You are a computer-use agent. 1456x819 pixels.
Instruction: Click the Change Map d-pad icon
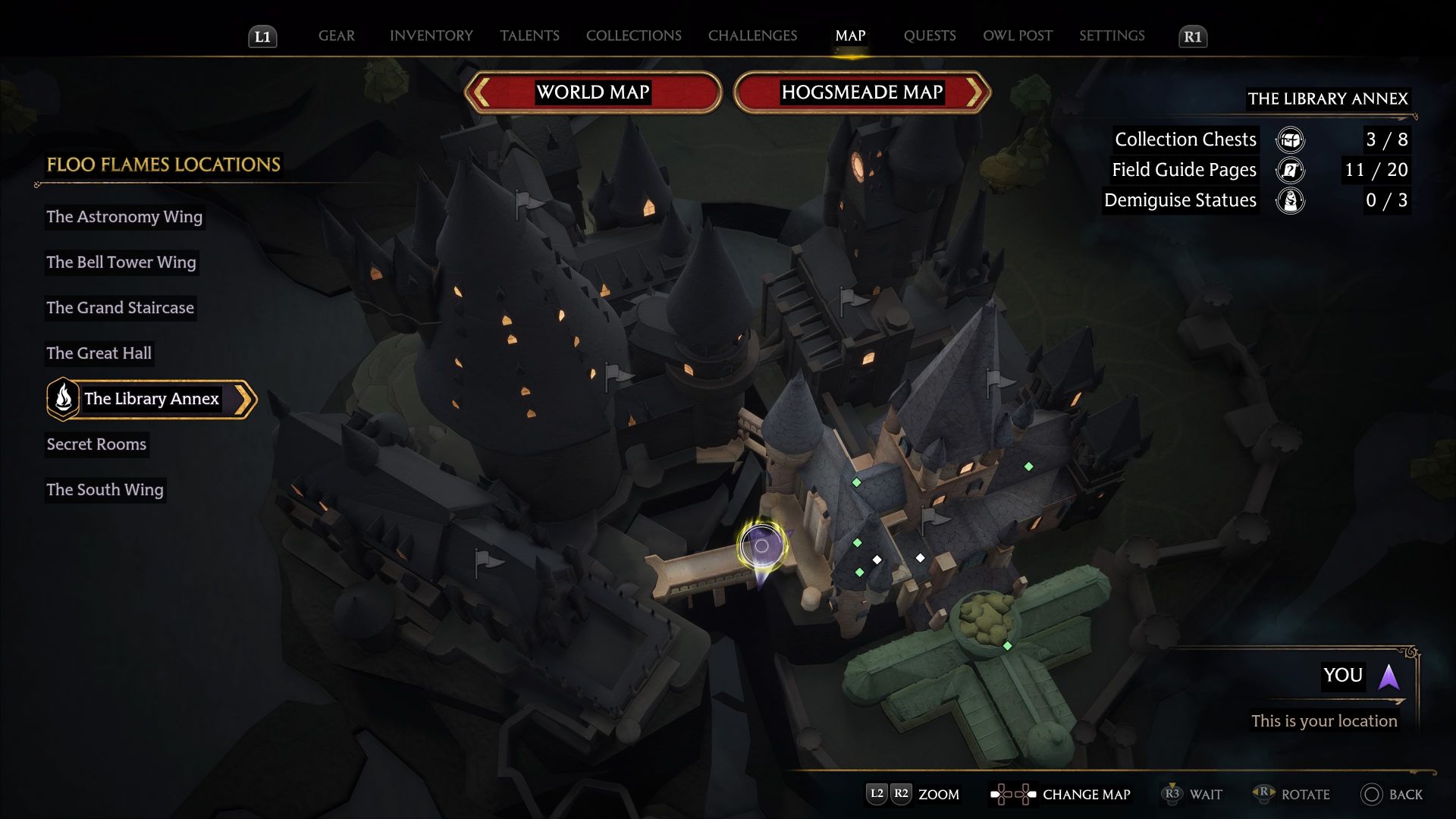[1012, 794]
